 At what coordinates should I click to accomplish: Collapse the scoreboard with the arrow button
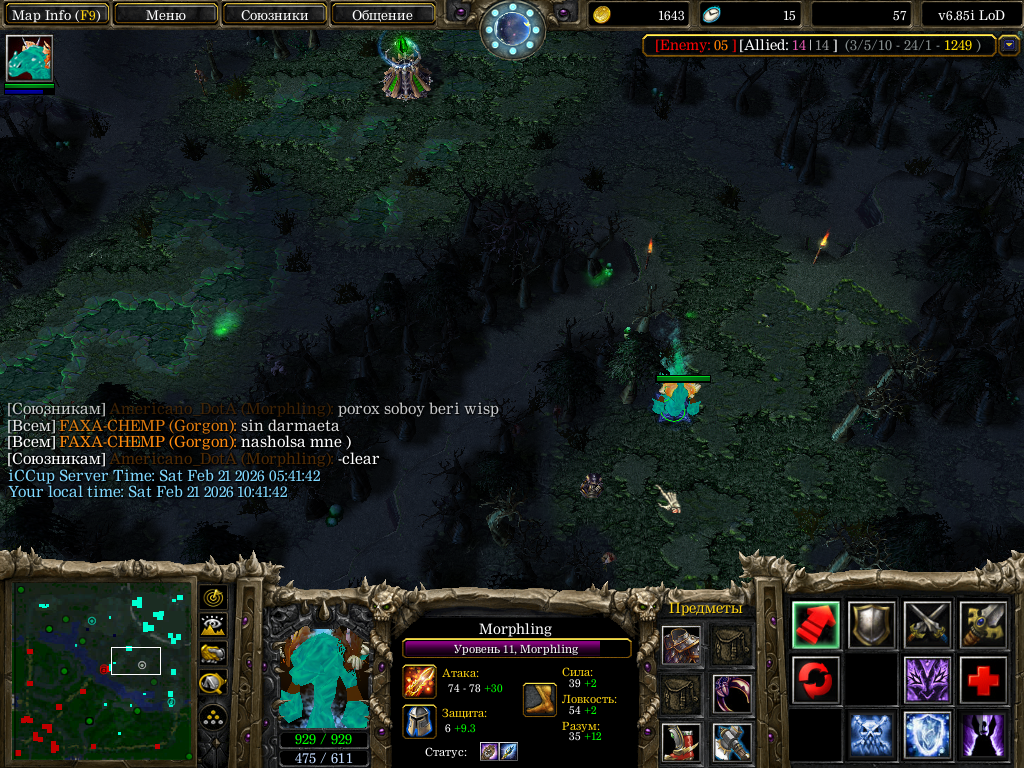[x=1009, y=45]
